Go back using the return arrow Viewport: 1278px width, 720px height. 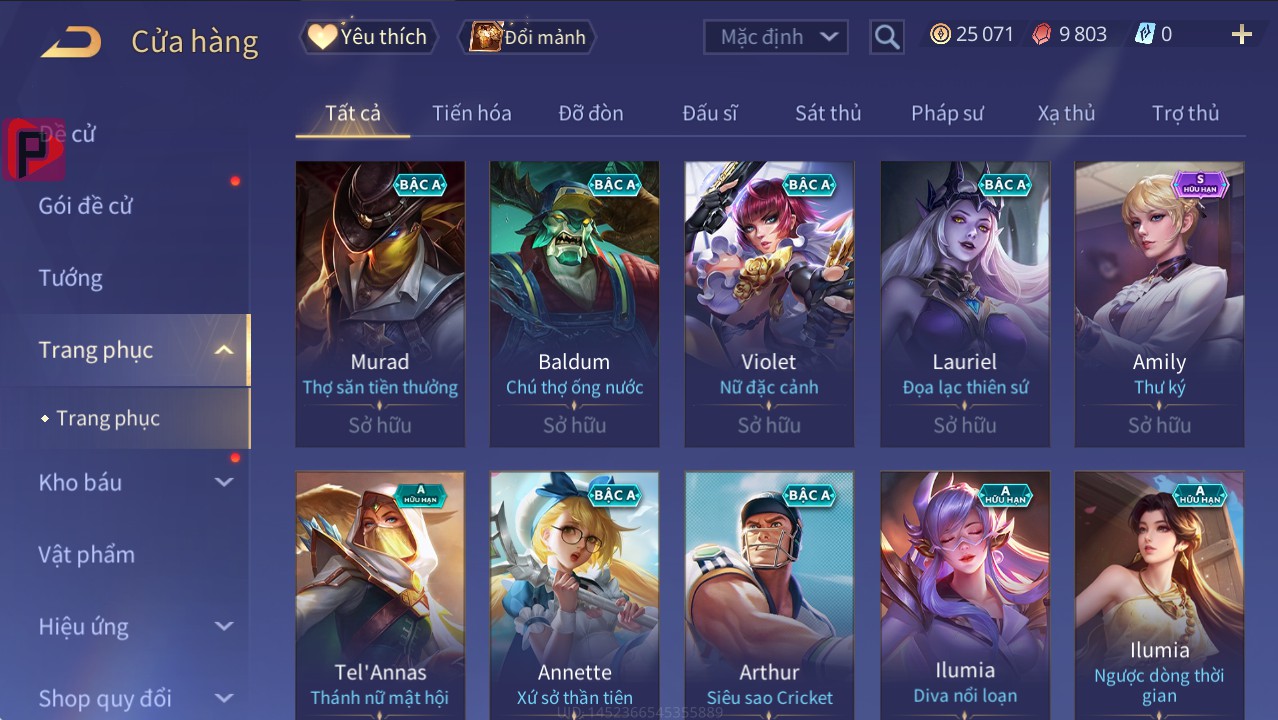(x=71, y=41)
